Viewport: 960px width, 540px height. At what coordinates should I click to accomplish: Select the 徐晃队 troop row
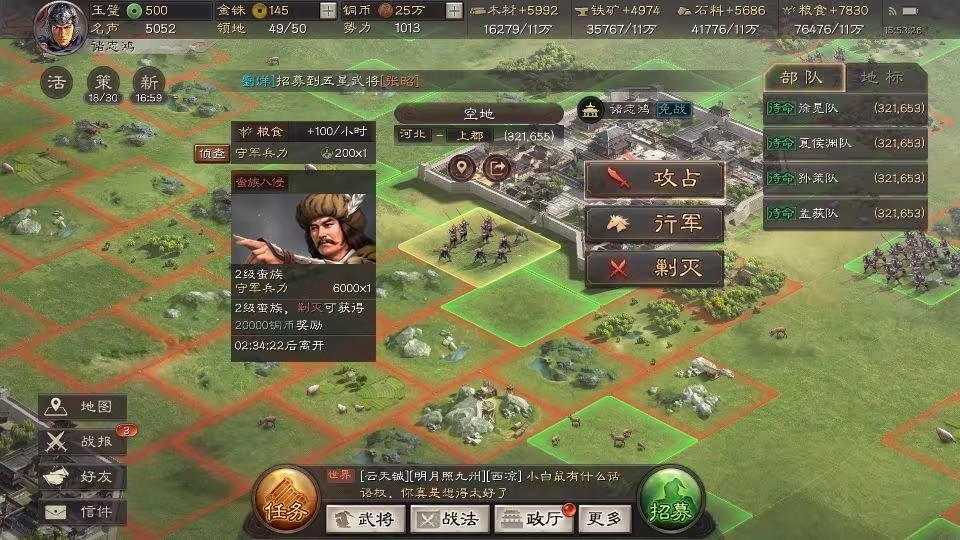844,108
